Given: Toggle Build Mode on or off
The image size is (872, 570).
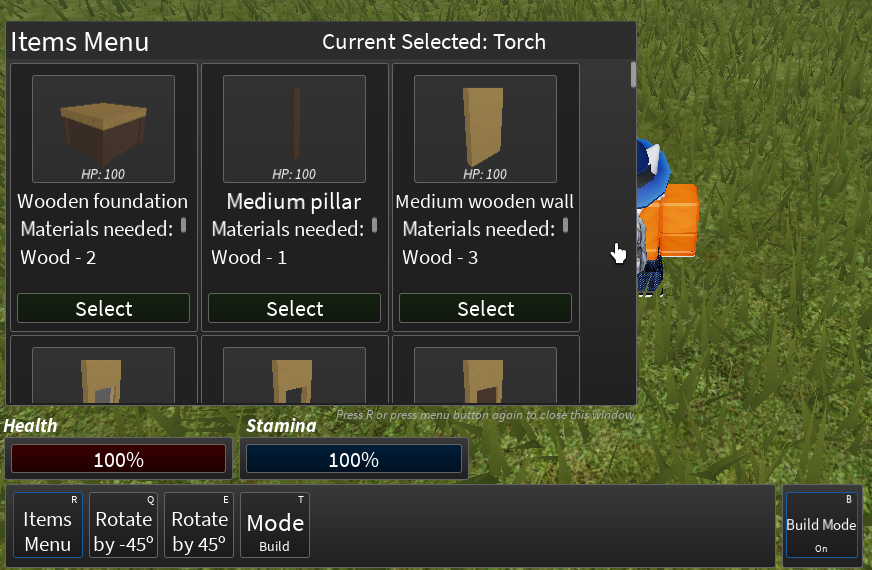Looking at the screenshot, I should point(821,525).
